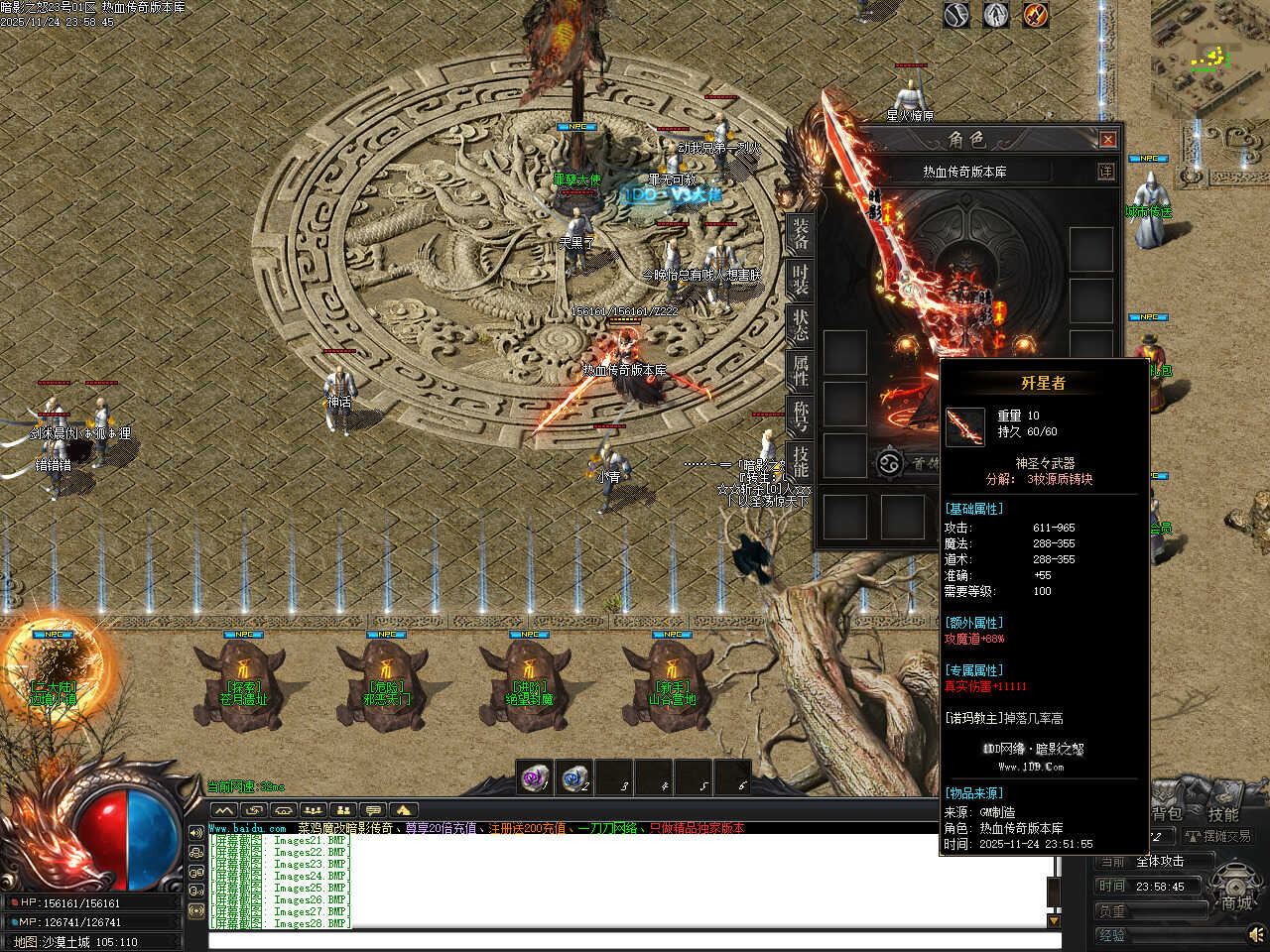The image size is (1270, 952).
Task: Open the 时装 fashion tab
Action: [800, 279]
